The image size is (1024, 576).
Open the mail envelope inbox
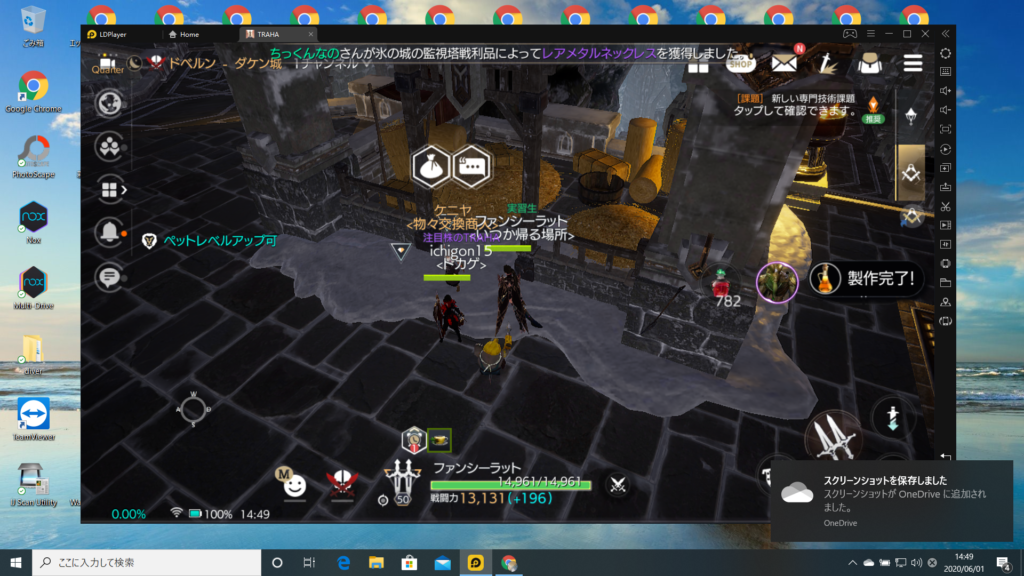[784, 63]
